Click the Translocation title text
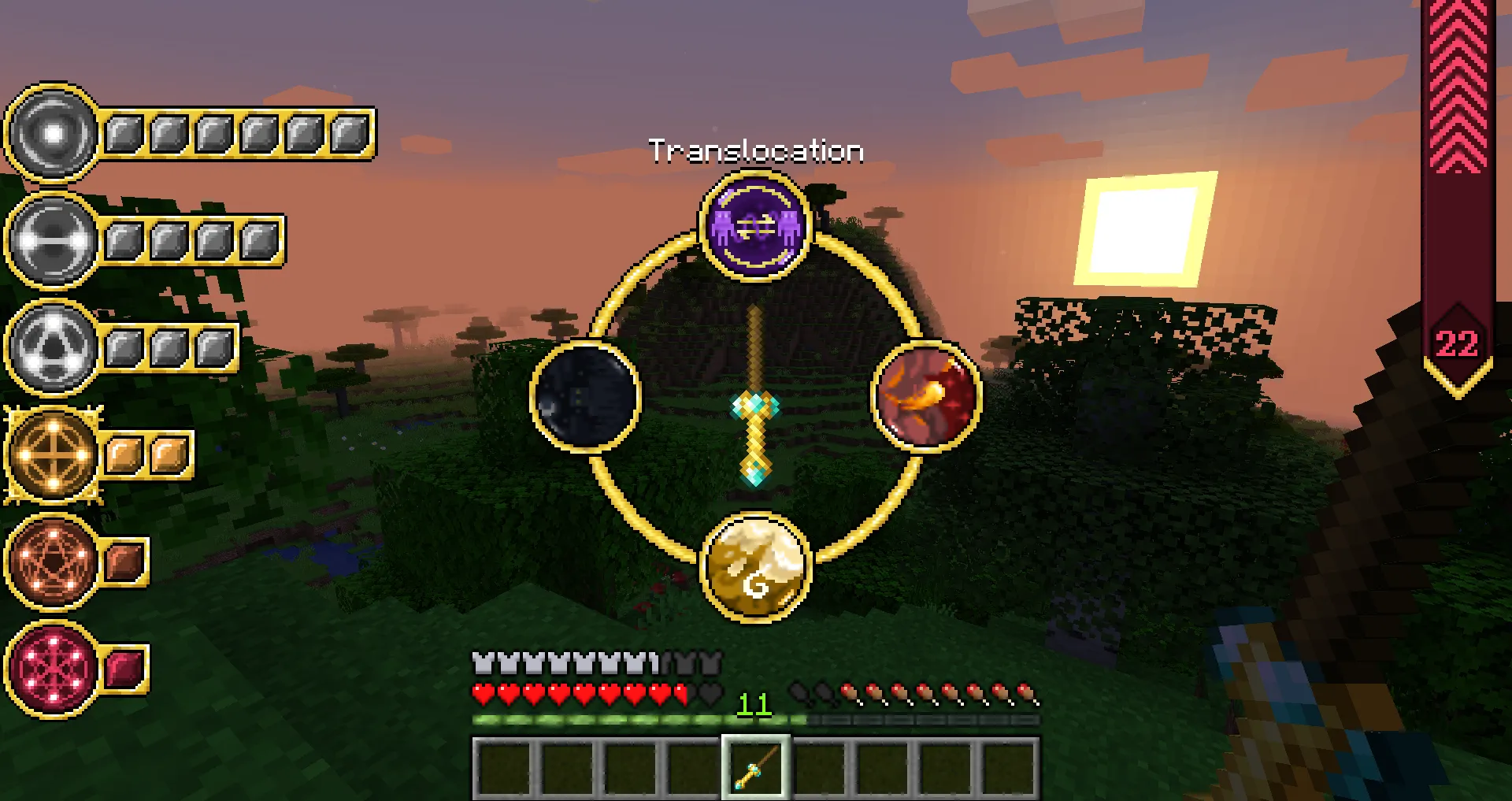This screenshot has width=1512, height=801. point(755,150)
